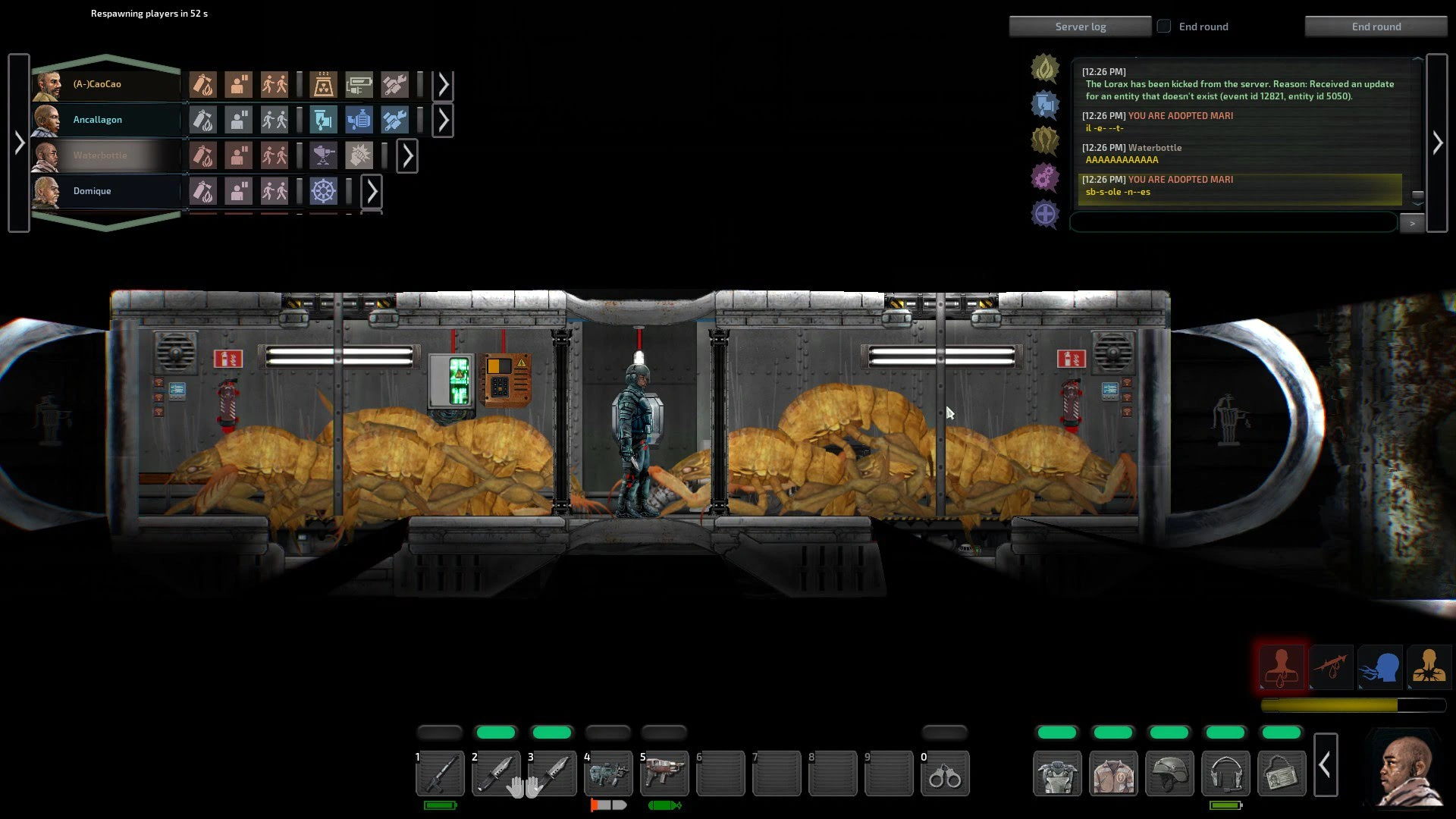The width and height of the screenshot is (1456, 819).
Task: Click the equipped ballistic helmet slot
Action: pos(1169,773)
